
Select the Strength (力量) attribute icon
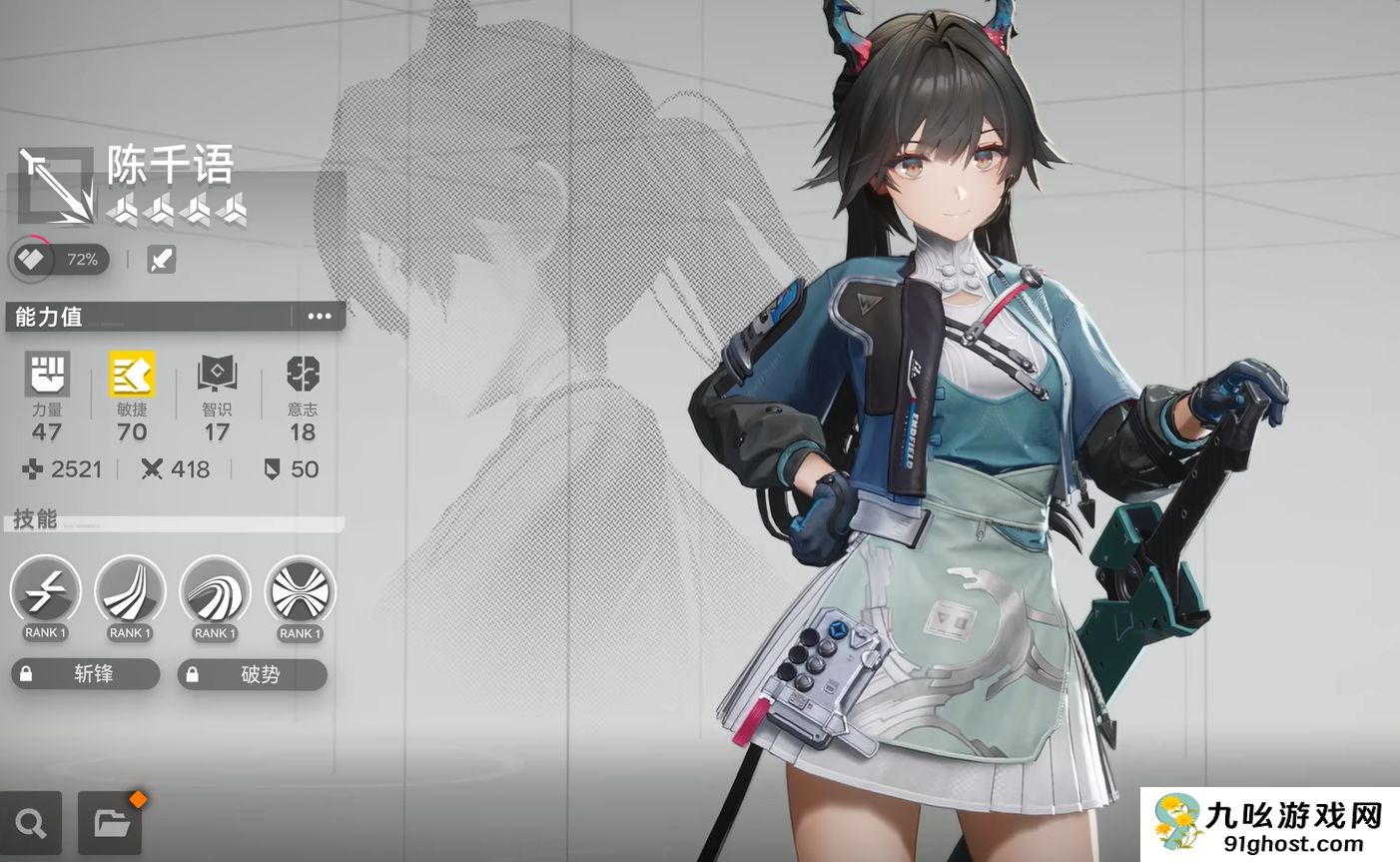click(x=47, y=375)
